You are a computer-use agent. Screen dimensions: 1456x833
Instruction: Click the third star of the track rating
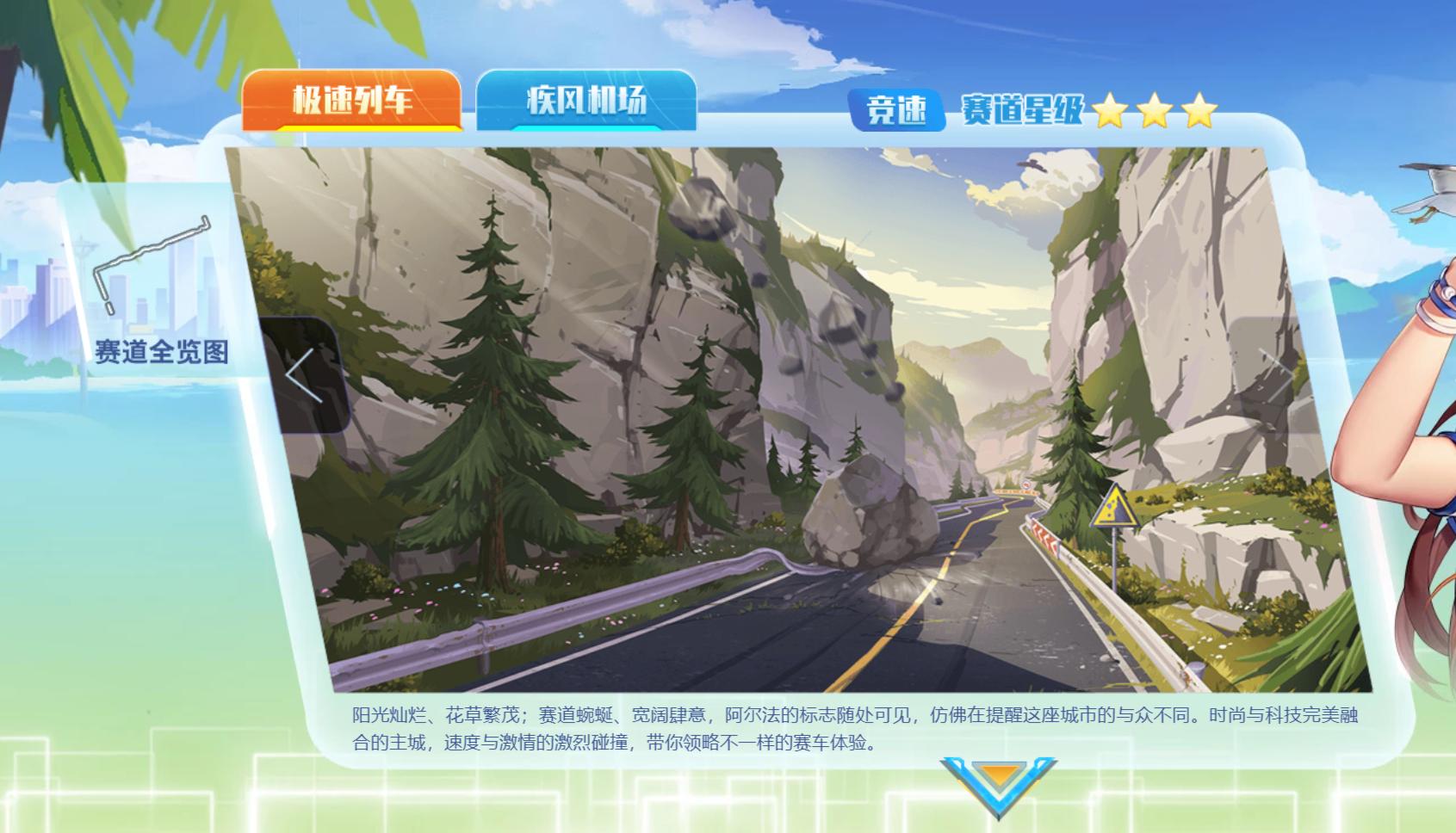click(x=1199, y=112)
